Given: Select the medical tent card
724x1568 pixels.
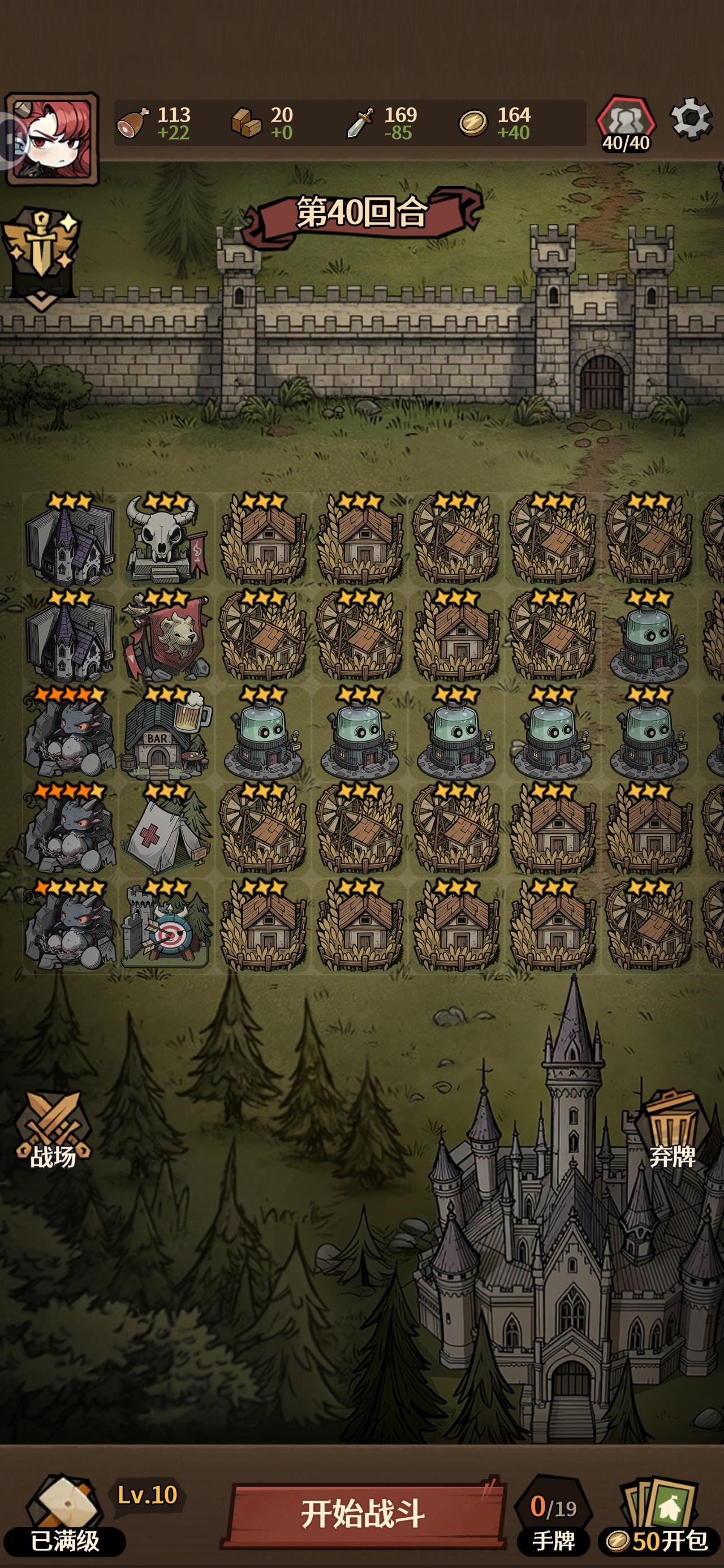Looking at the screenshot, I should click(x=165, y=840).
